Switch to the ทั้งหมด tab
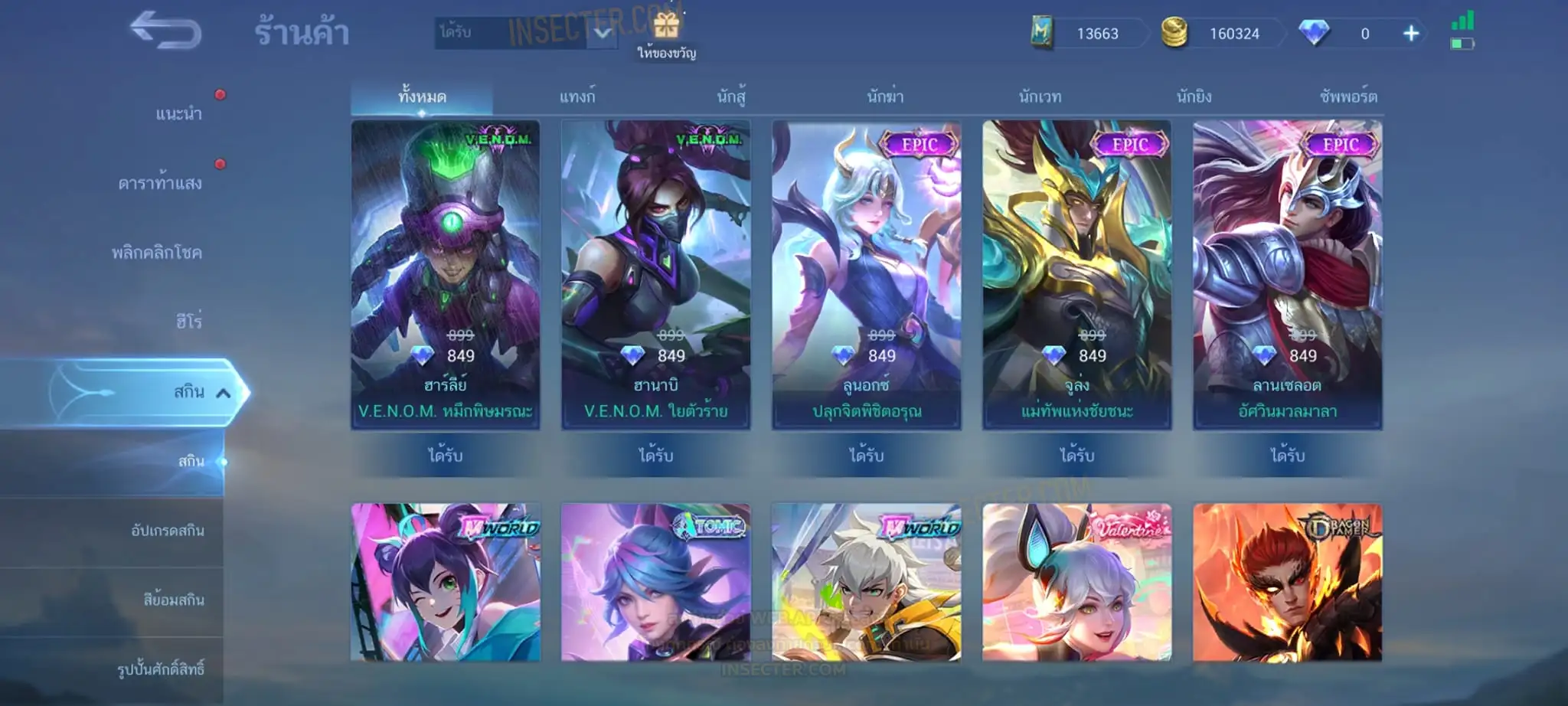The height and width of the screenshot is (706, 1568). click(x=422, y=97)
